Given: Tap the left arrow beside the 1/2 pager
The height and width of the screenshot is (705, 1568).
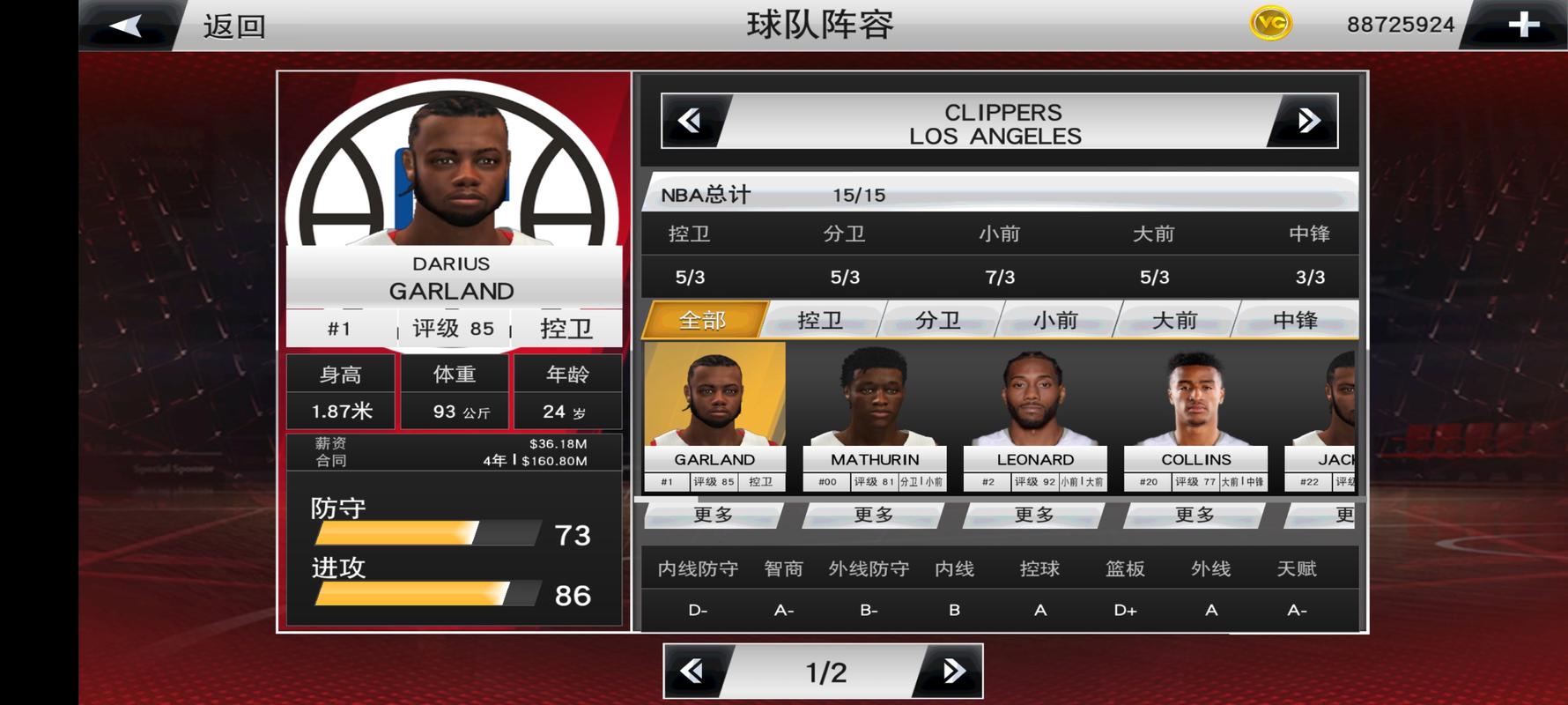Looking at the screenshot, I should point(695,671).
